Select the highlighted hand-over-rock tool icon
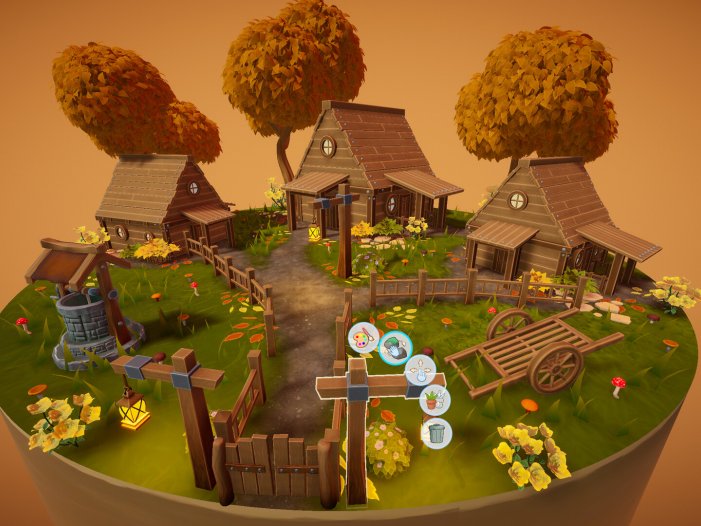Image resolution: width=701 pixels, height=526 pixels. tap(395, 348)
